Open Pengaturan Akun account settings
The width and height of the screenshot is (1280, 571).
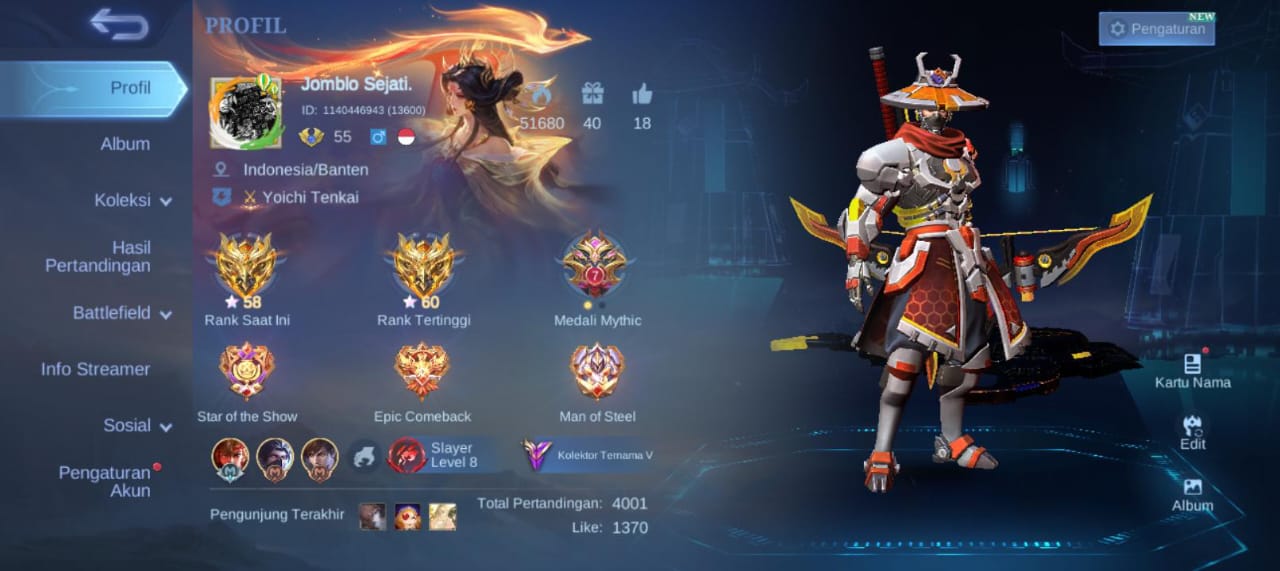tap(104, 481)
